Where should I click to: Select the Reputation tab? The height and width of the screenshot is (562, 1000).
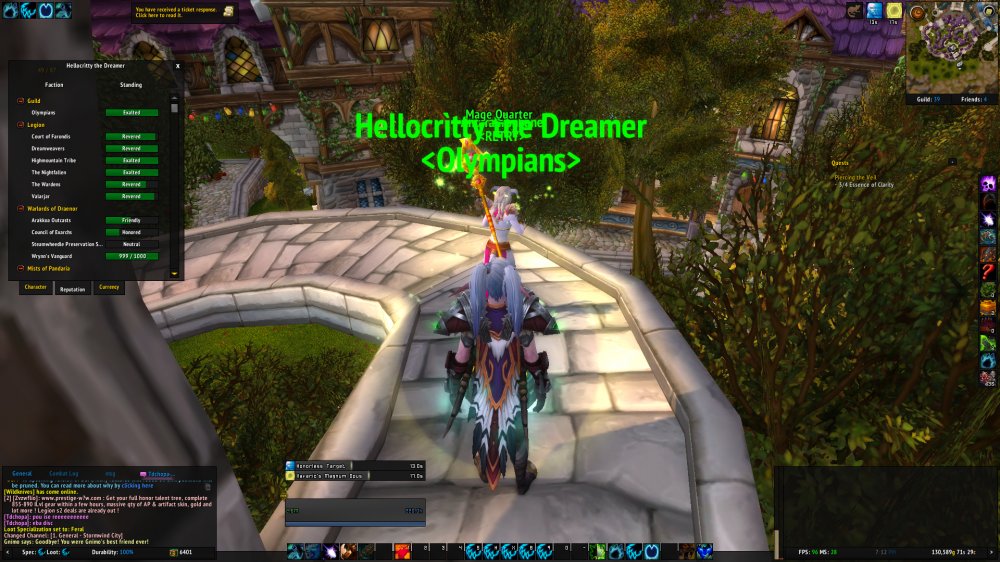(73, 287)
